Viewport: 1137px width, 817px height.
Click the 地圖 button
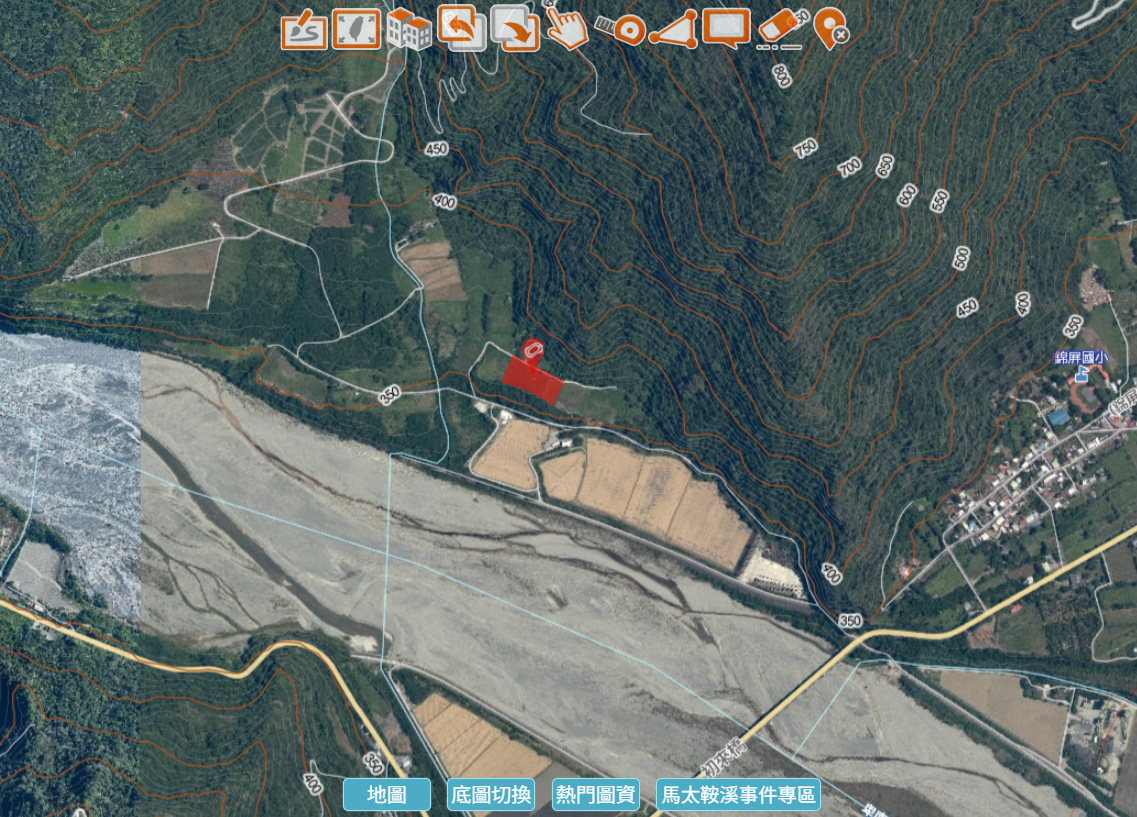[x=387, y=795]
